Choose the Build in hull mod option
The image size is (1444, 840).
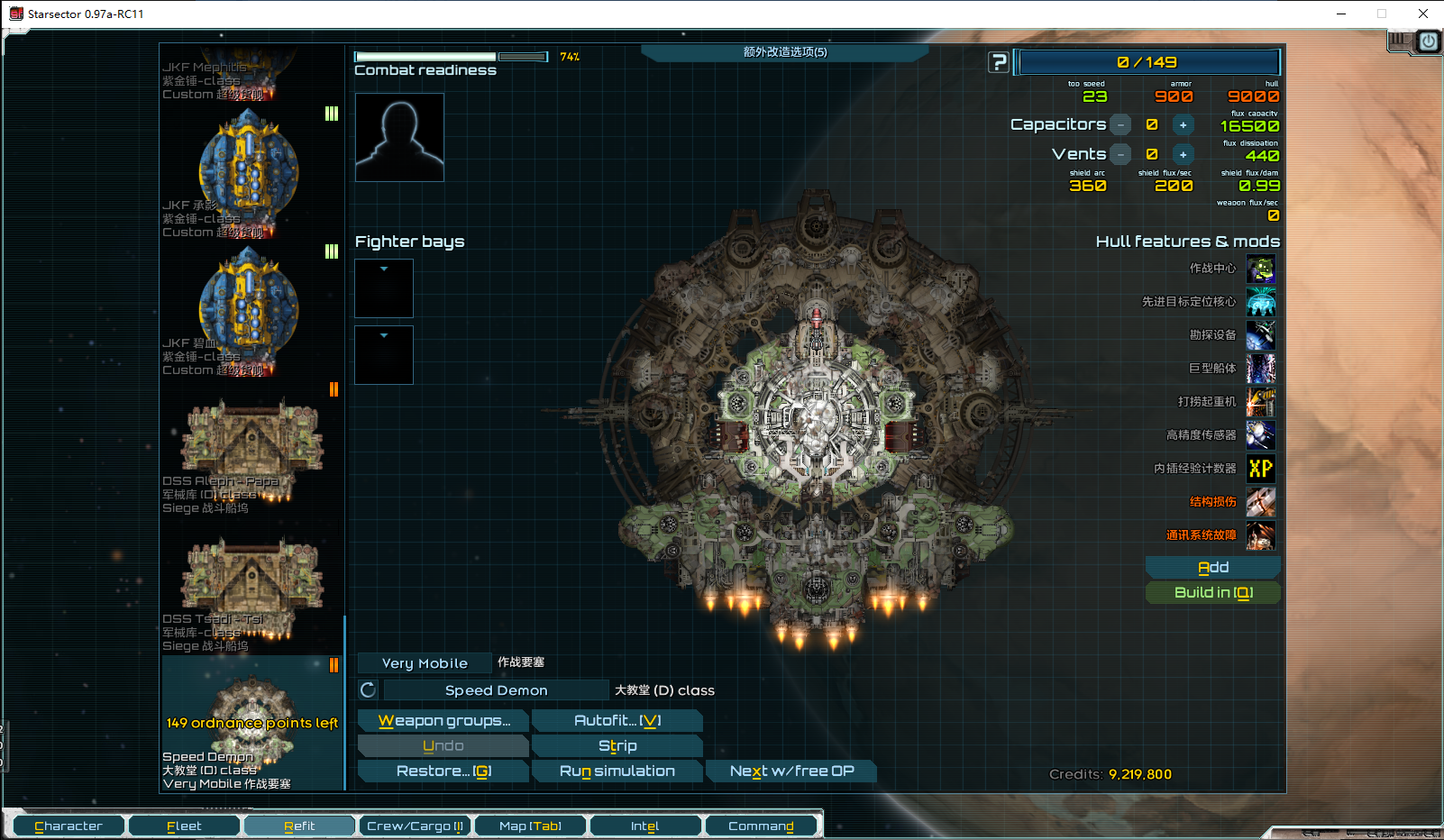pyautogui.click(x=1212, y=593)
